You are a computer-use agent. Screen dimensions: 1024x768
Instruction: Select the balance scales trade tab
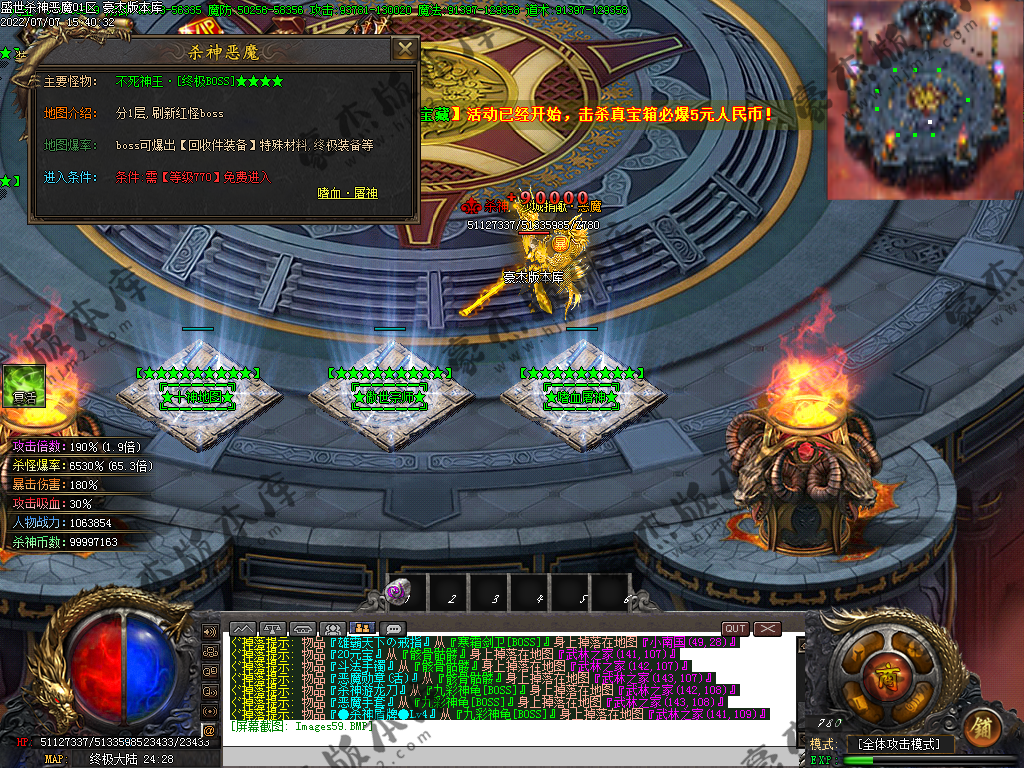pos(273,628)
